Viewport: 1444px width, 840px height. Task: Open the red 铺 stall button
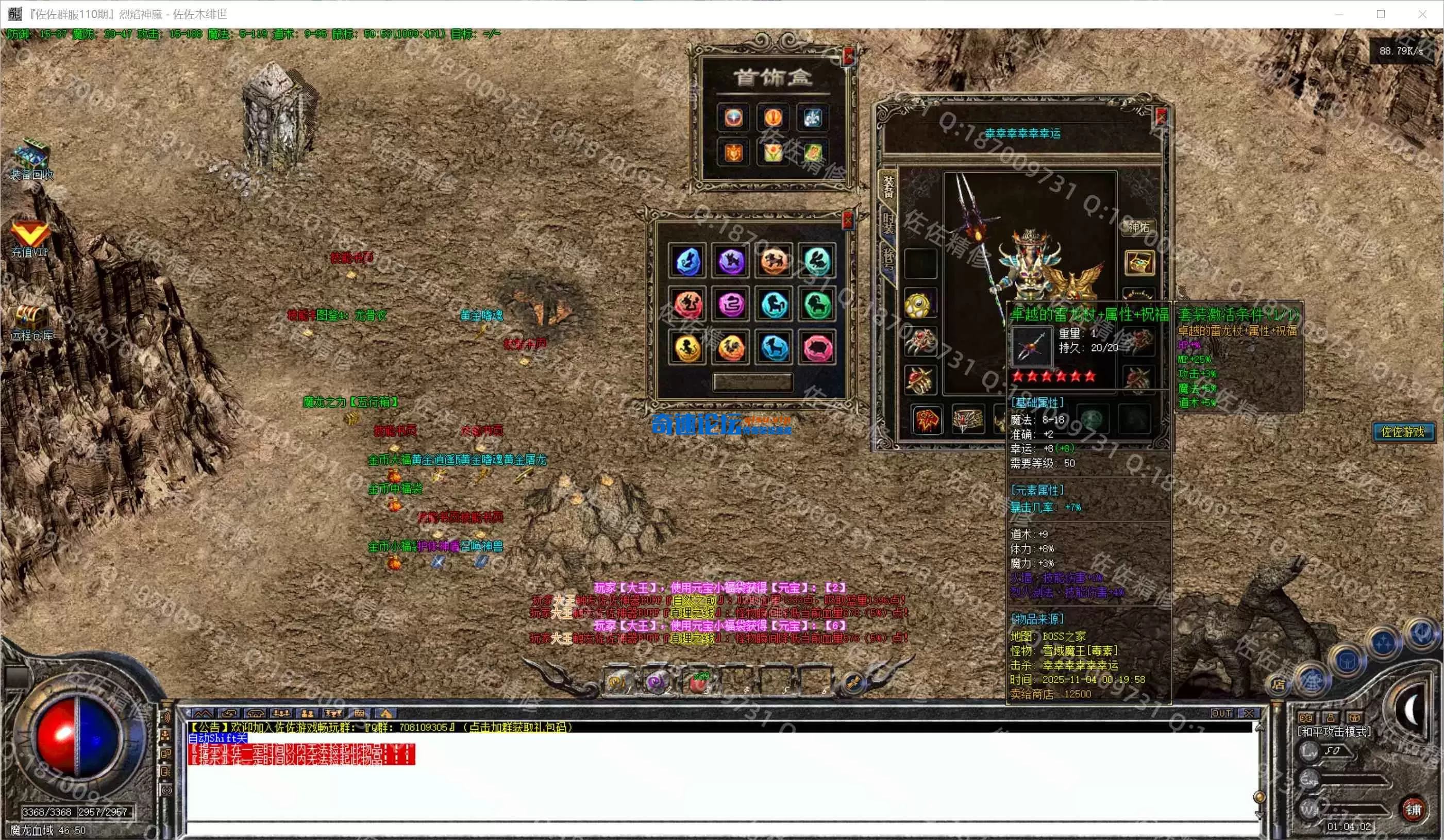[1414, 810]
